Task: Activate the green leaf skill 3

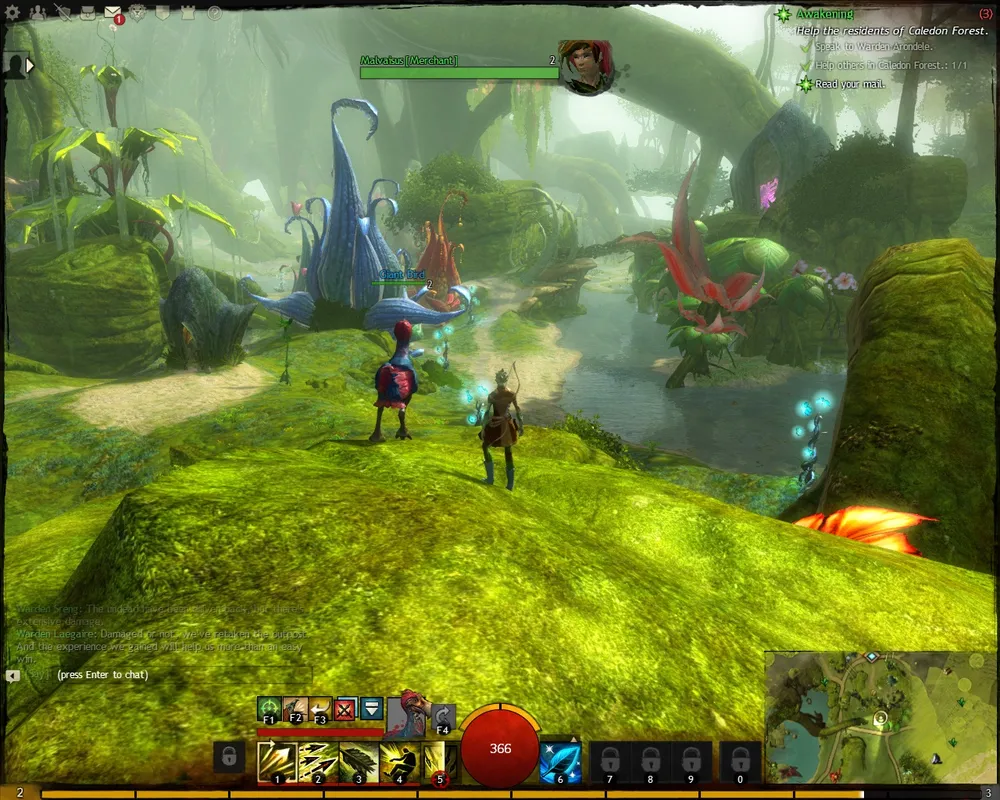Action: pos(358,761)
